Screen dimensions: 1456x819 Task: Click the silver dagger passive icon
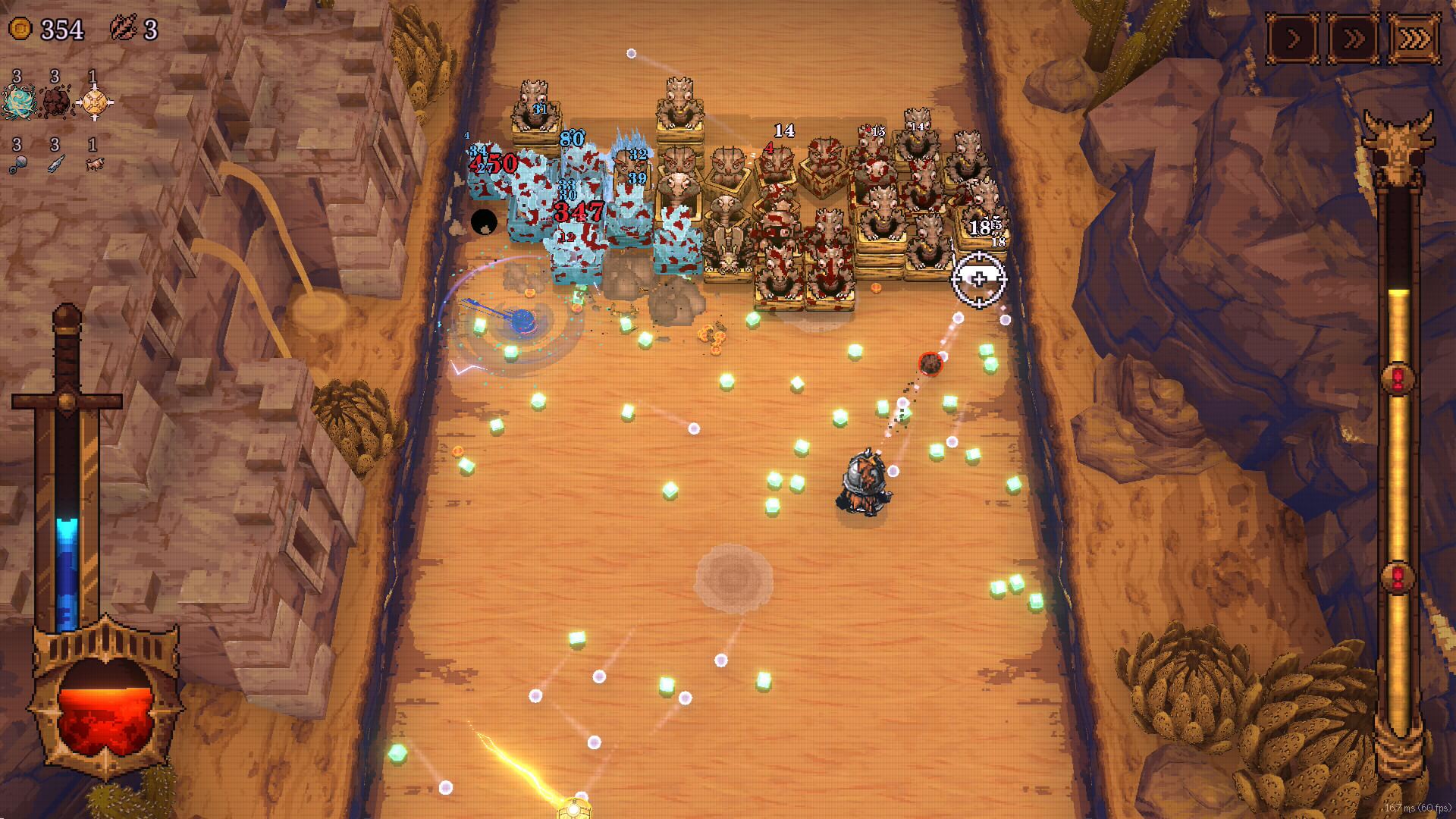click(56, 164)
